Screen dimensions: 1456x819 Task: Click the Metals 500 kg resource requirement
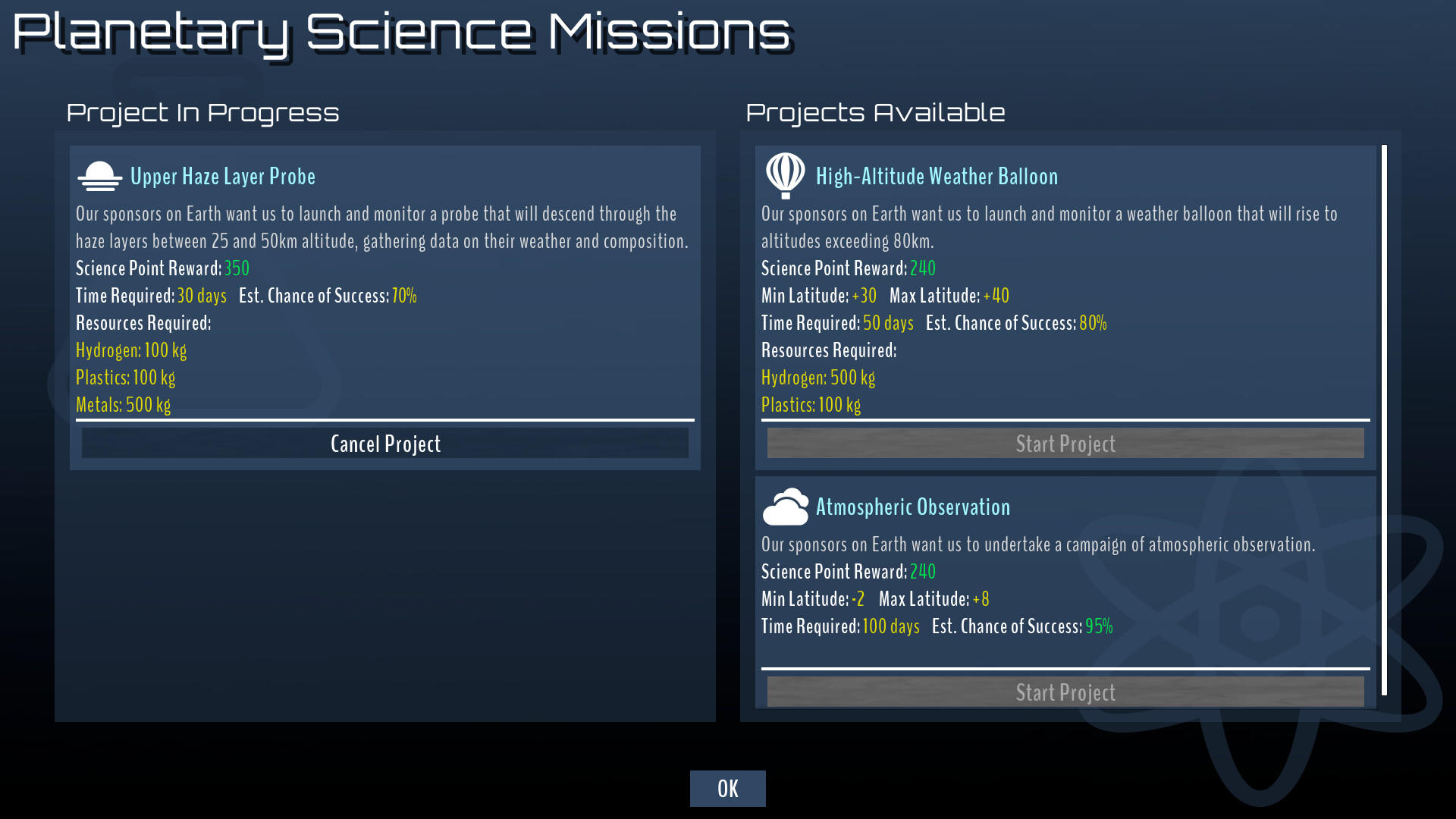tap(124, 405)
